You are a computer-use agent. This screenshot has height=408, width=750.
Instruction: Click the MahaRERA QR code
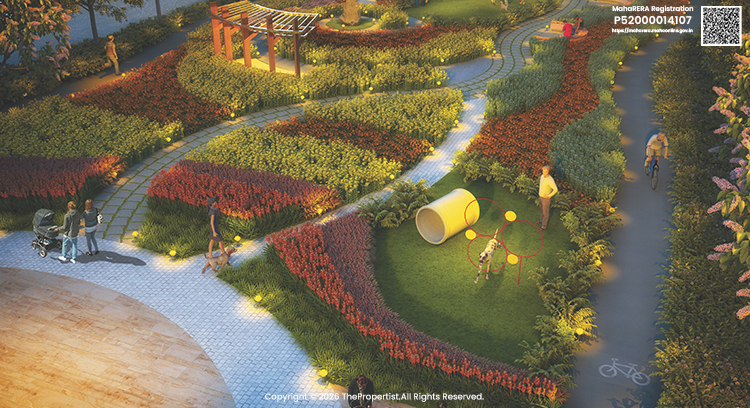click(x=721, y=25)
